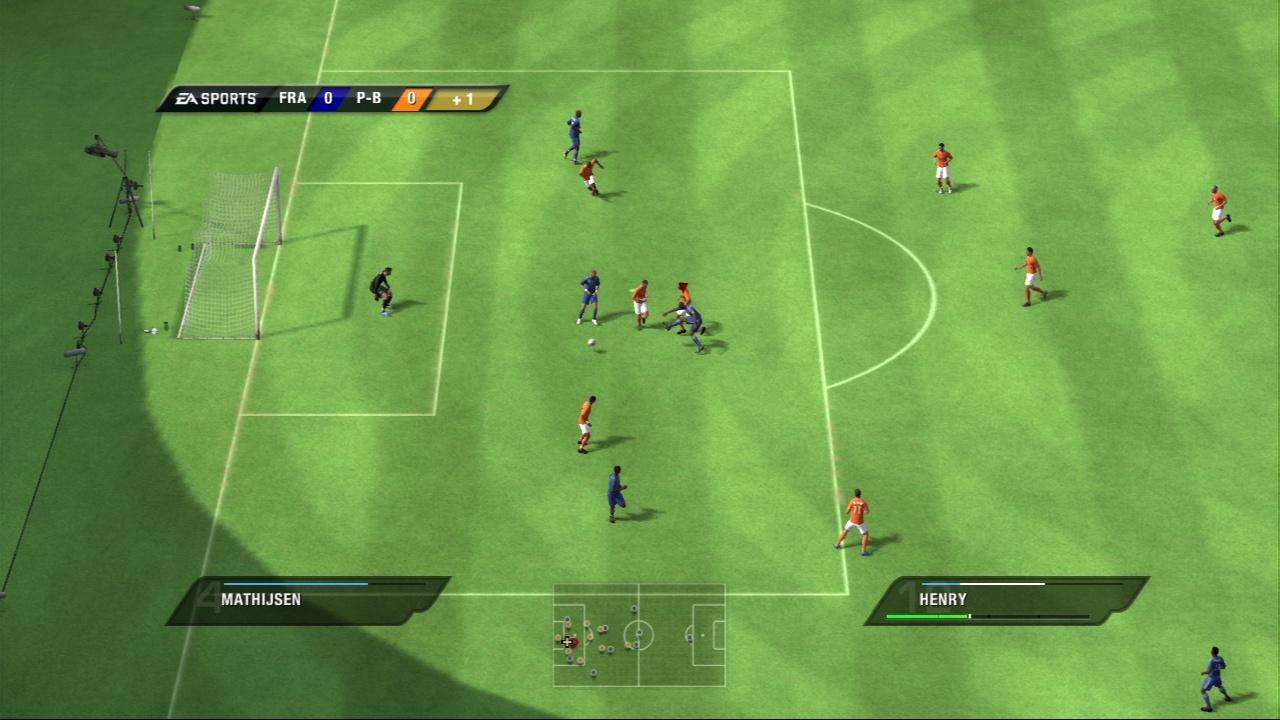Click HENRY's white direction arrow indicator

point(1001,584)
